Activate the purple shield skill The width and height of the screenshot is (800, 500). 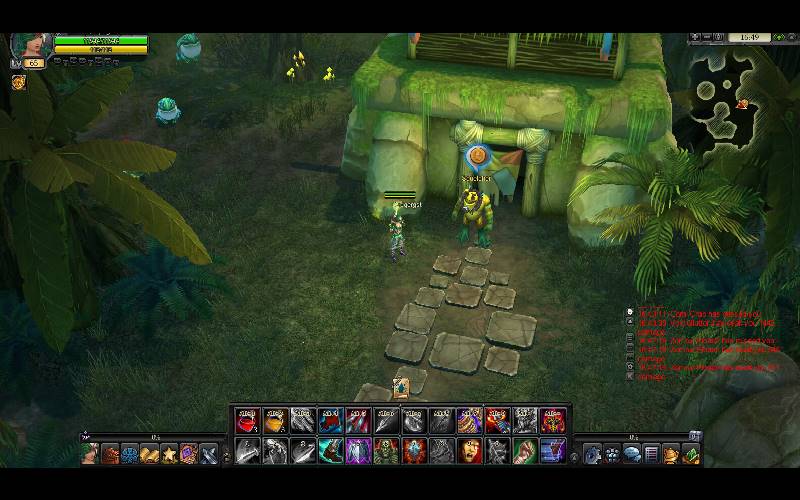(x=359, y=452)
